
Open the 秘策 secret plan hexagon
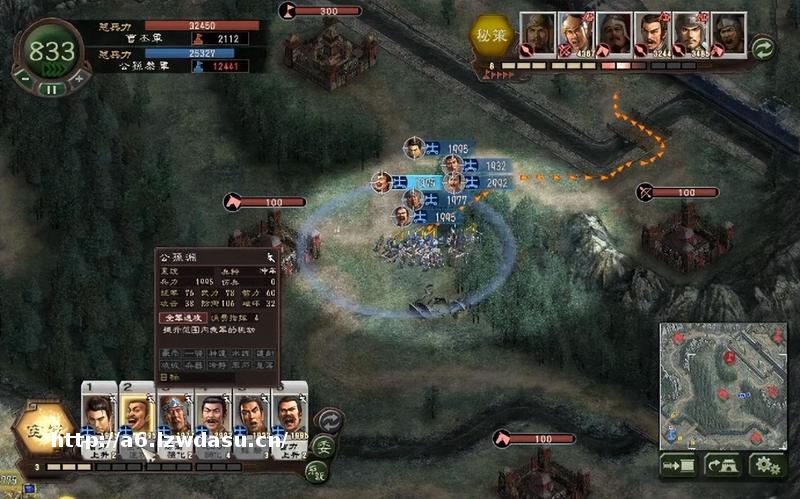(493, 36)
